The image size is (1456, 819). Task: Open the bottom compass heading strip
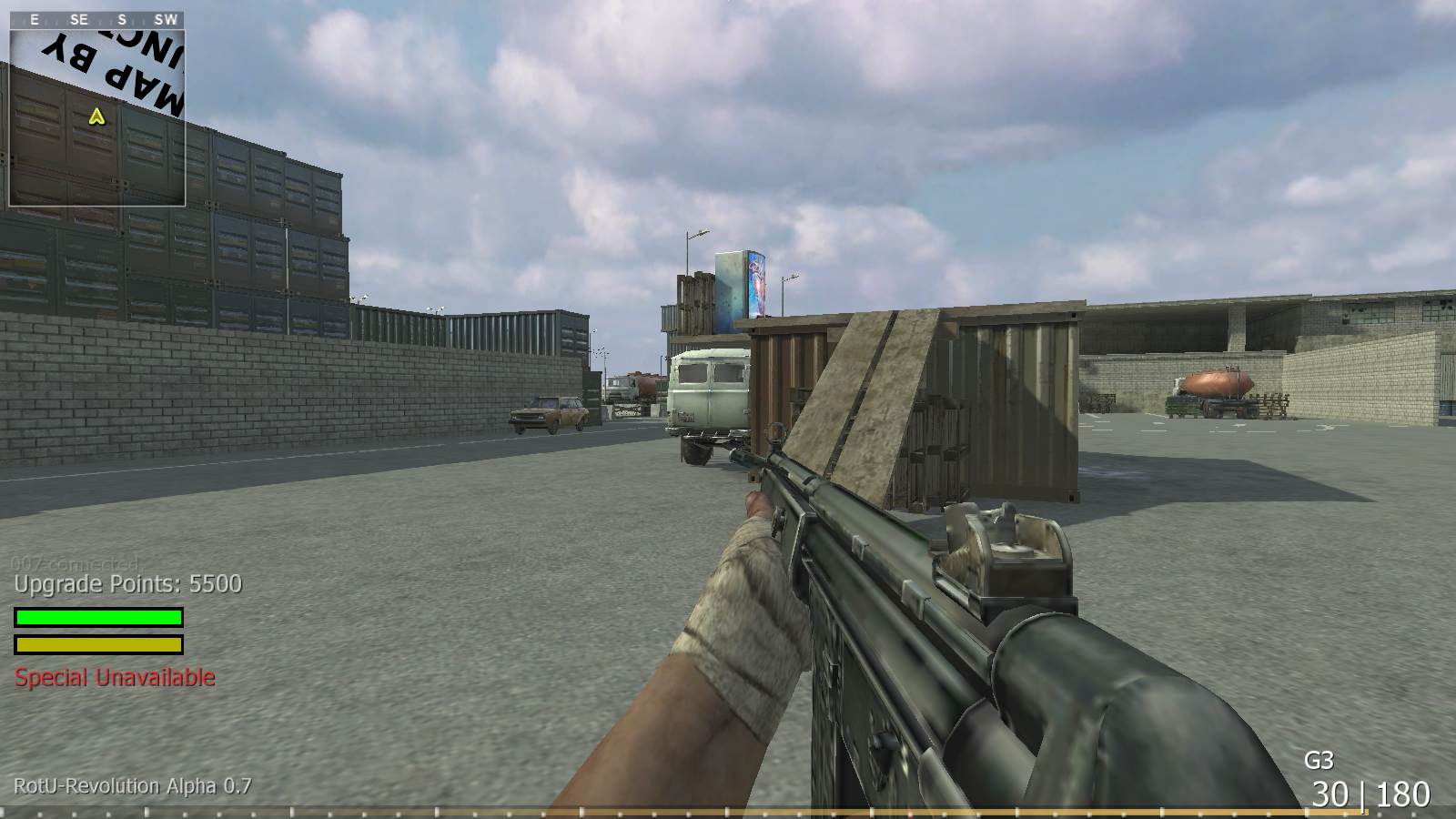[728, 810]
